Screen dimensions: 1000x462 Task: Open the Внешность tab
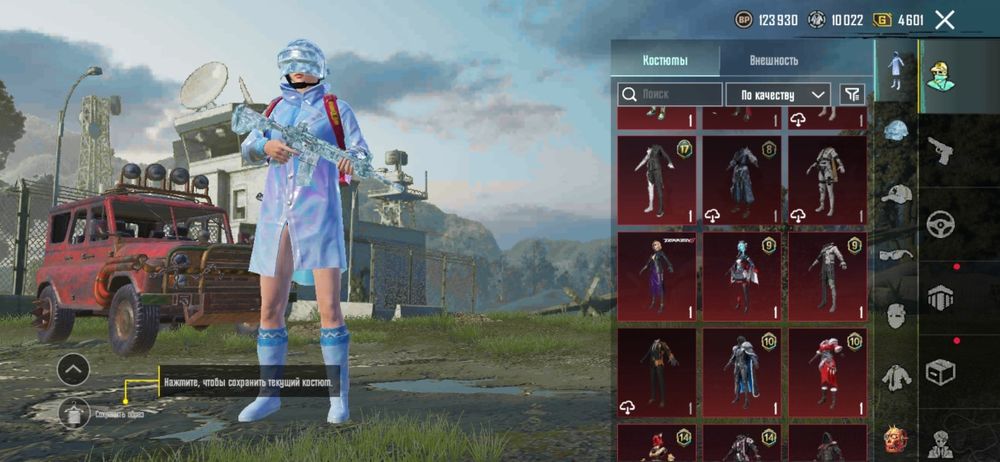(x=774, y=60)
